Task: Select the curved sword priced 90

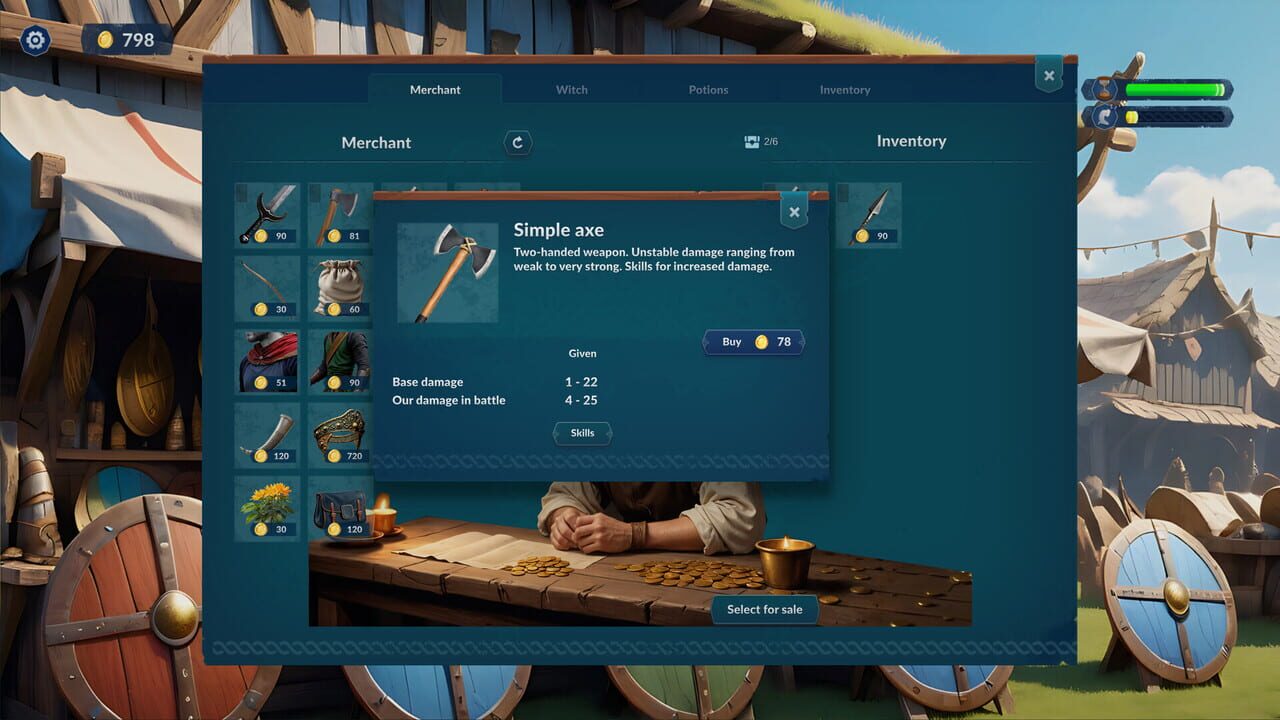Action: click(x=266, y=213)
